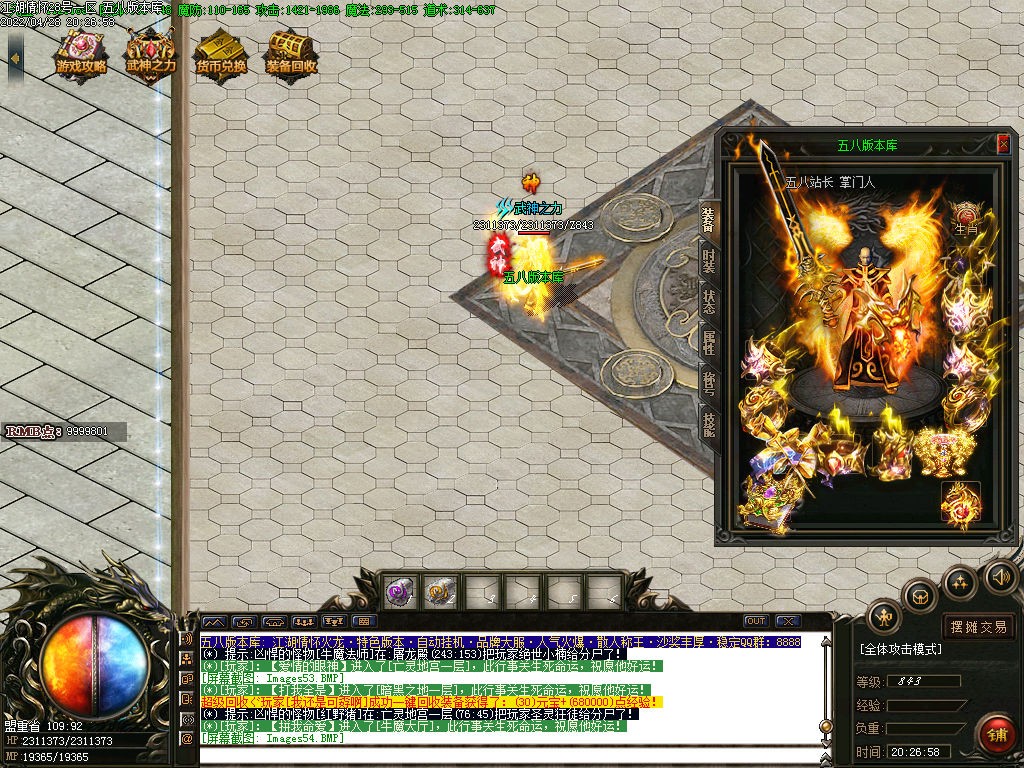Image resolution: width=1024 pixels, height=768 pixels.
Task: Click the 摆摊交易 stall trade button
Action: pyautogui.click(x=979, y=627)
